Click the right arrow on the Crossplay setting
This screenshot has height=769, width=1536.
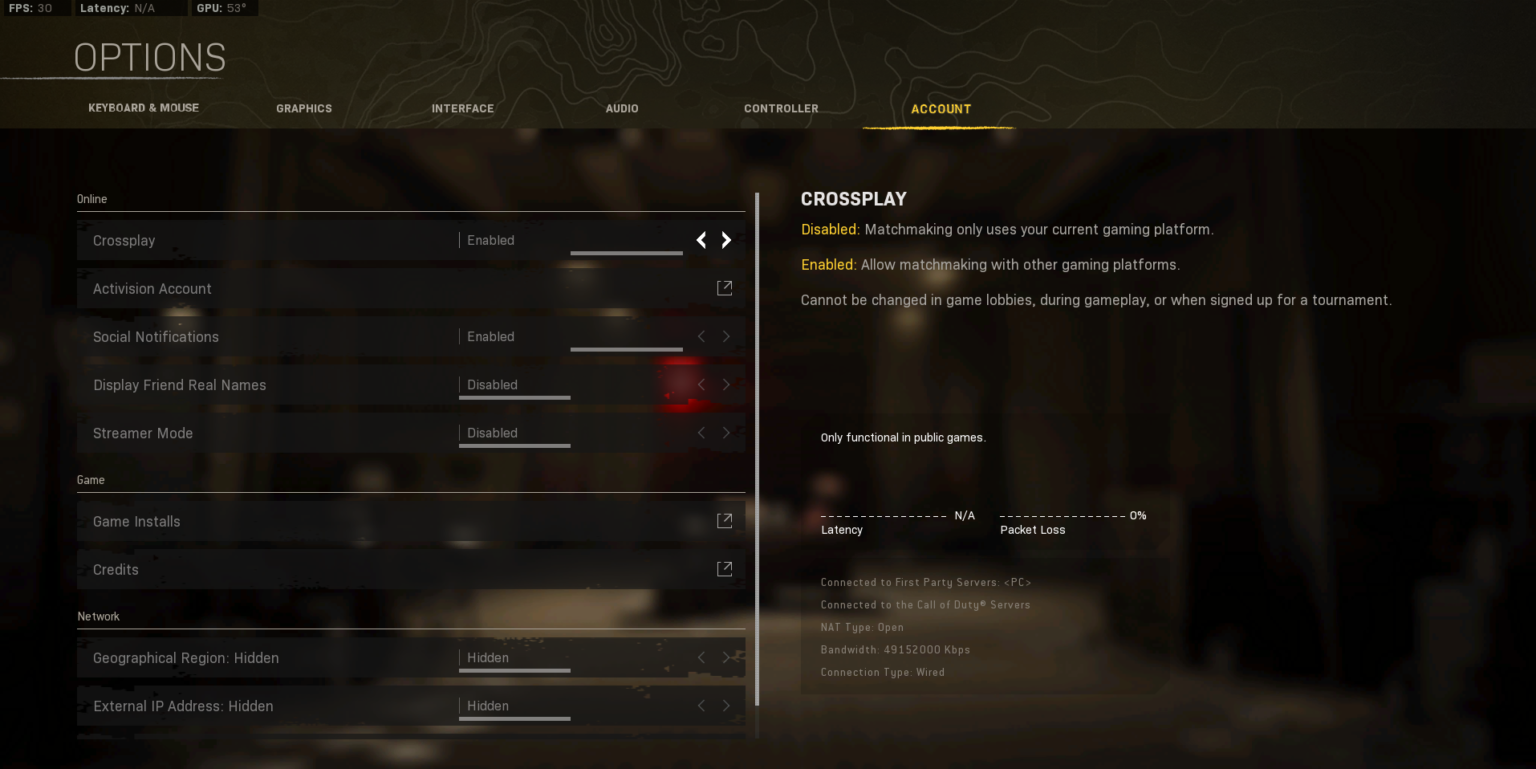pyautogui.click(x=726, y=240)
